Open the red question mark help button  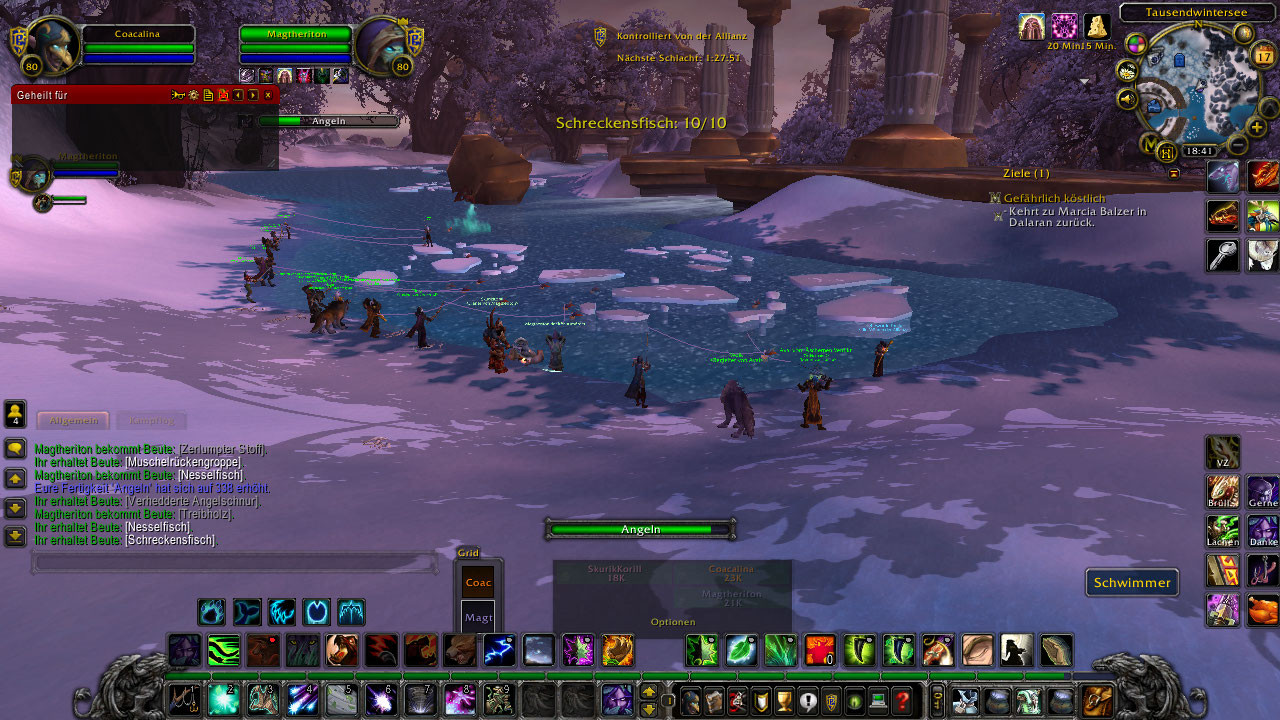pyautogui.click(x=902, y=701)
